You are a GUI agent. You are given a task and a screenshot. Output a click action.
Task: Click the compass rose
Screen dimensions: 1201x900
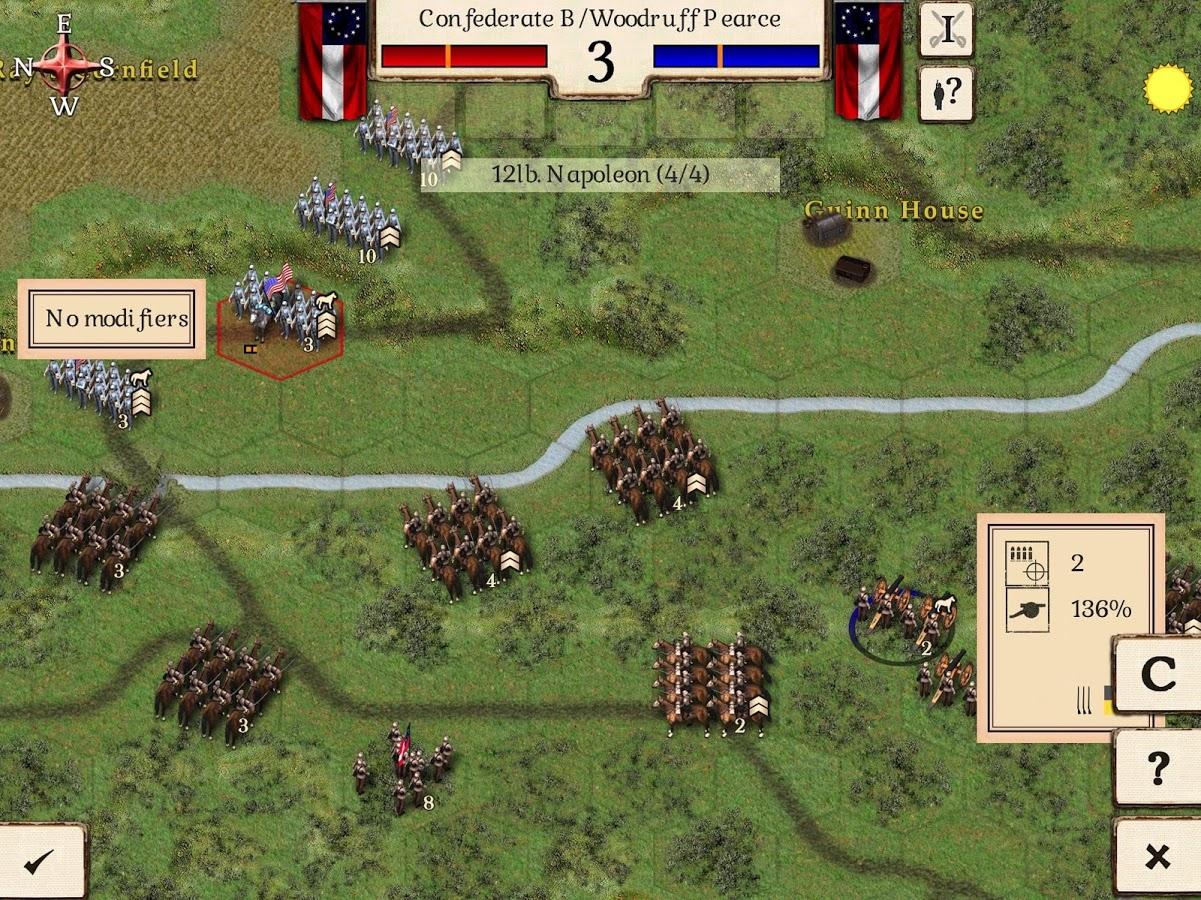click(64, 66)
